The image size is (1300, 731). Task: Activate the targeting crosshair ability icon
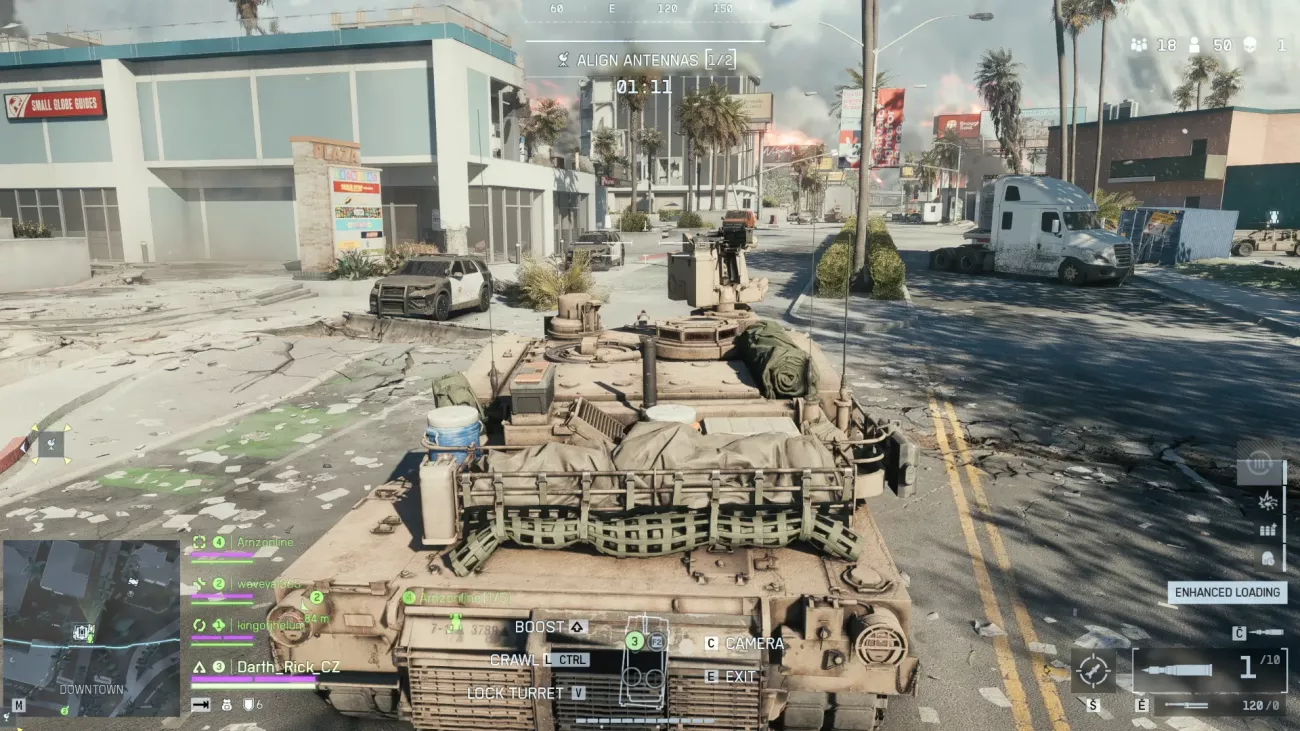pos(1093,670)
